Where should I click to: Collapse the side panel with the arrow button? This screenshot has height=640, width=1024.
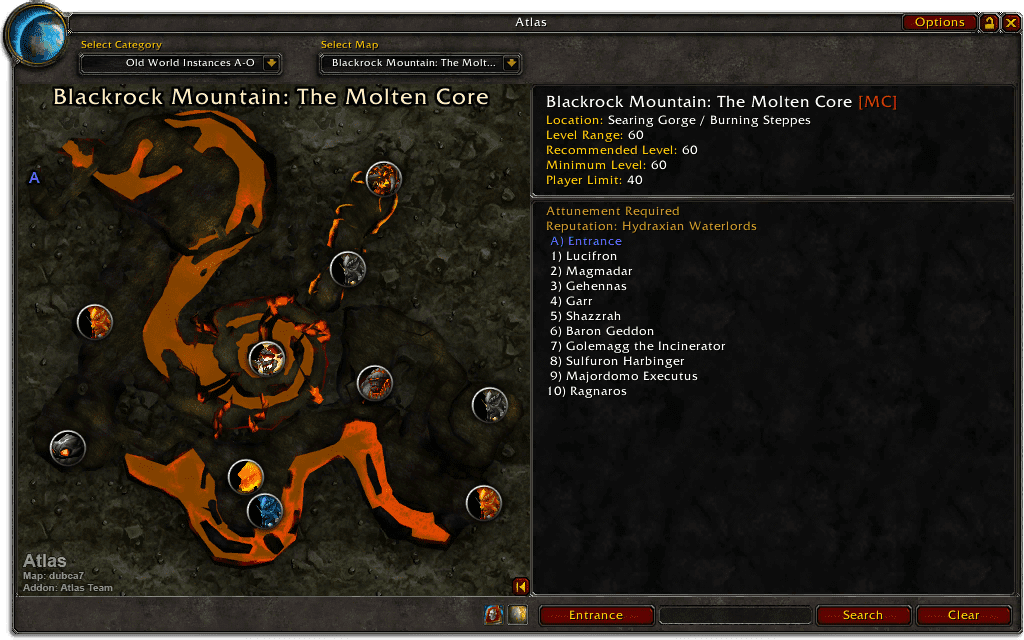520,586
